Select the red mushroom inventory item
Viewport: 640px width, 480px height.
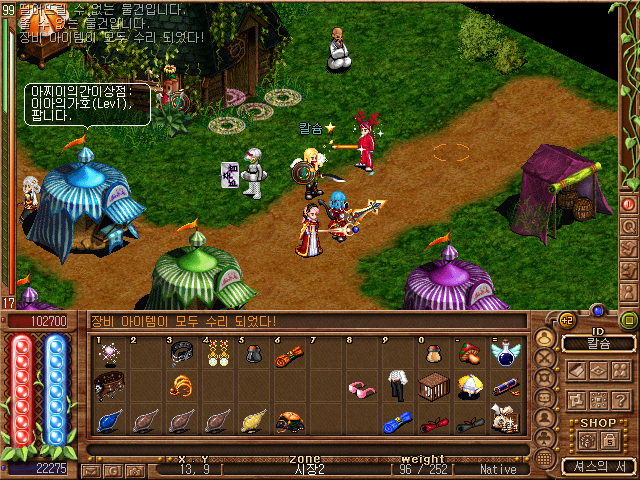(x=469, y=352)
